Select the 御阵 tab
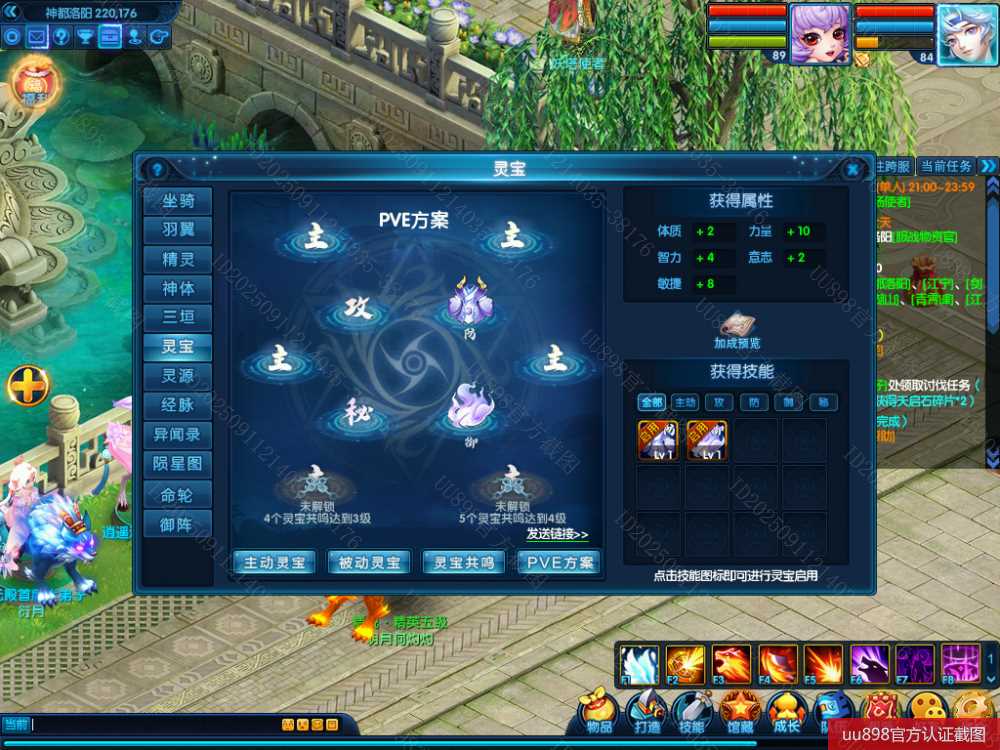Viewport: 1000px width, 750px height. 178,522
